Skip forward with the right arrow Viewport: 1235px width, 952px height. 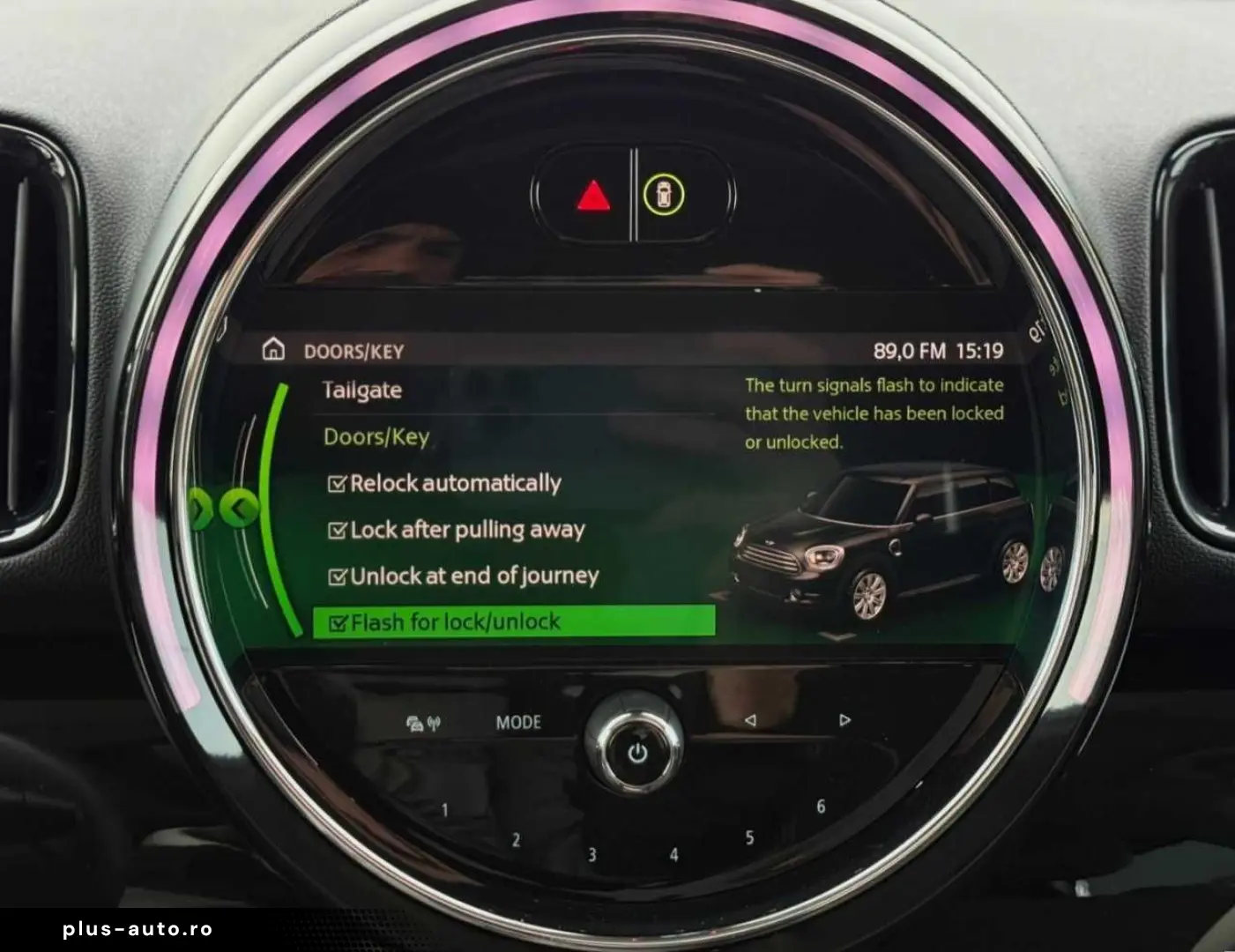(844, 720)
